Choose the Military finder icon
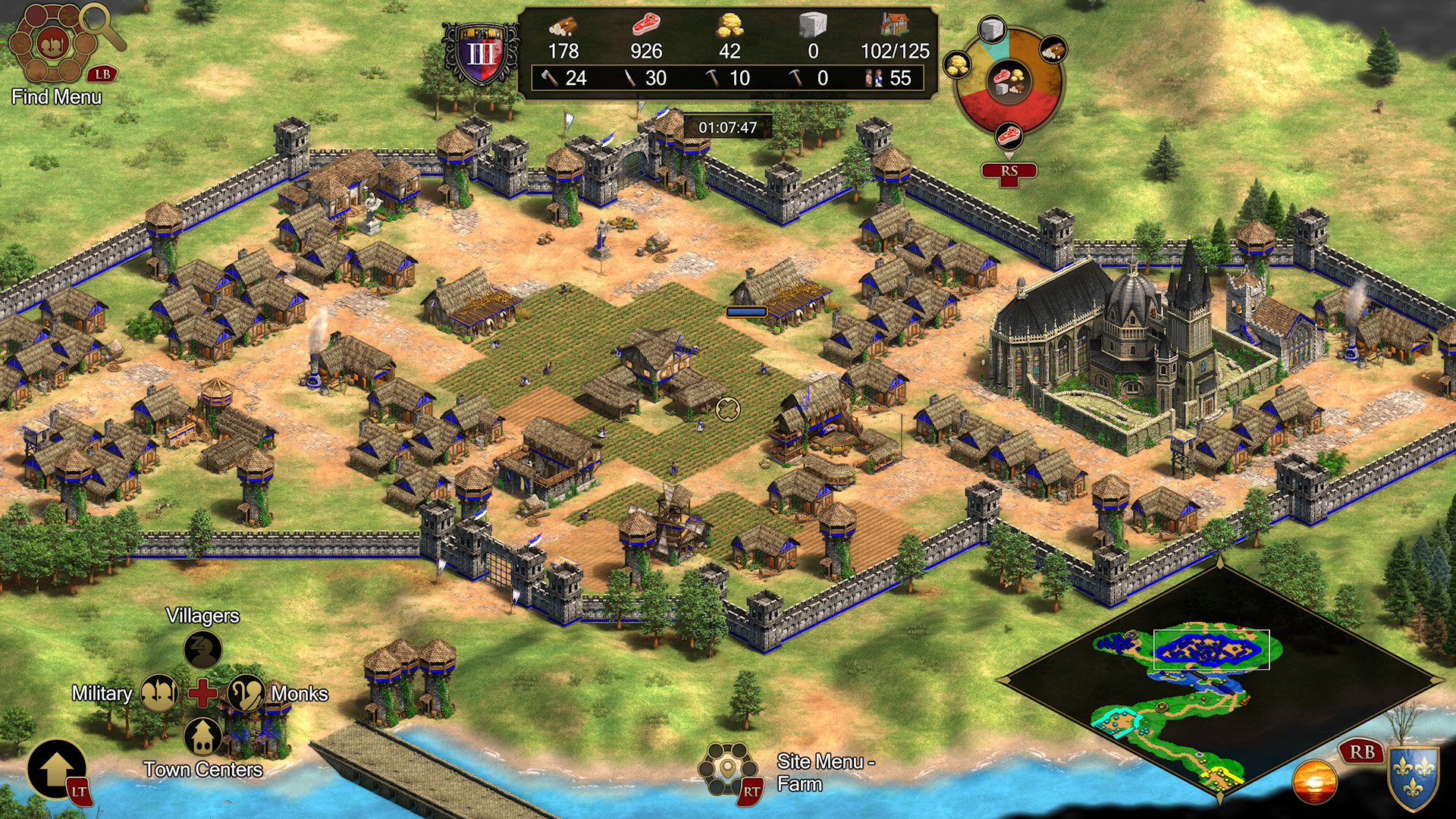The height and width of the screenshot is (819, 1456). tap(159, 693)
